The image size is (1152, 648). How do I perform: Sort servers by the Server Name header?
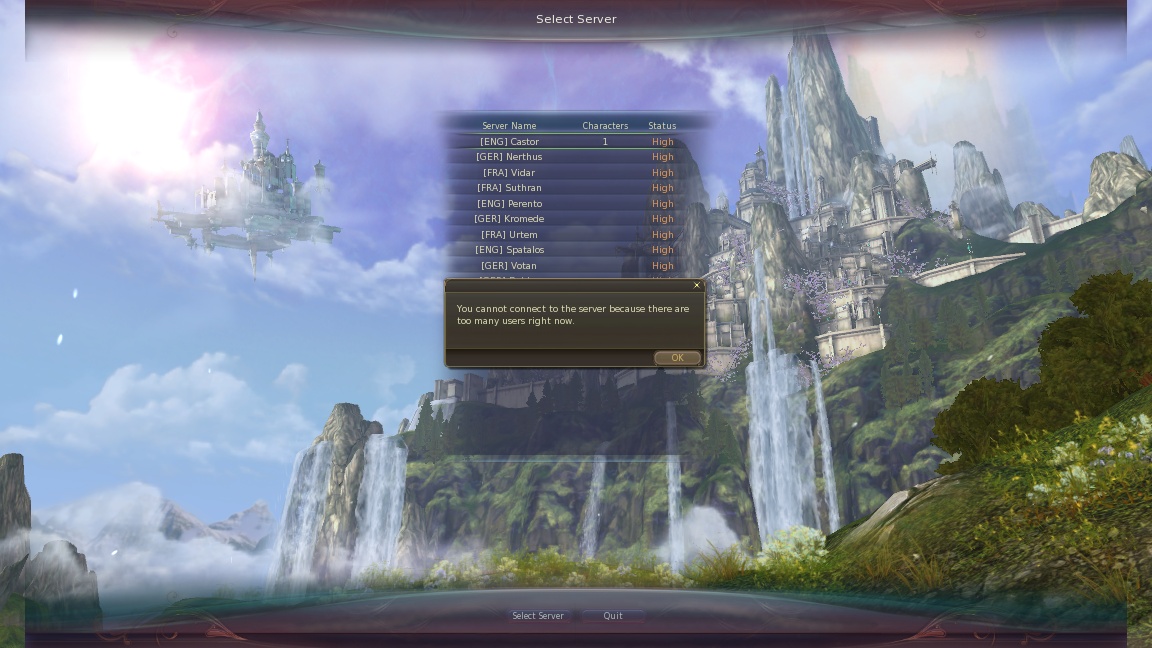(x=509, y=126)
